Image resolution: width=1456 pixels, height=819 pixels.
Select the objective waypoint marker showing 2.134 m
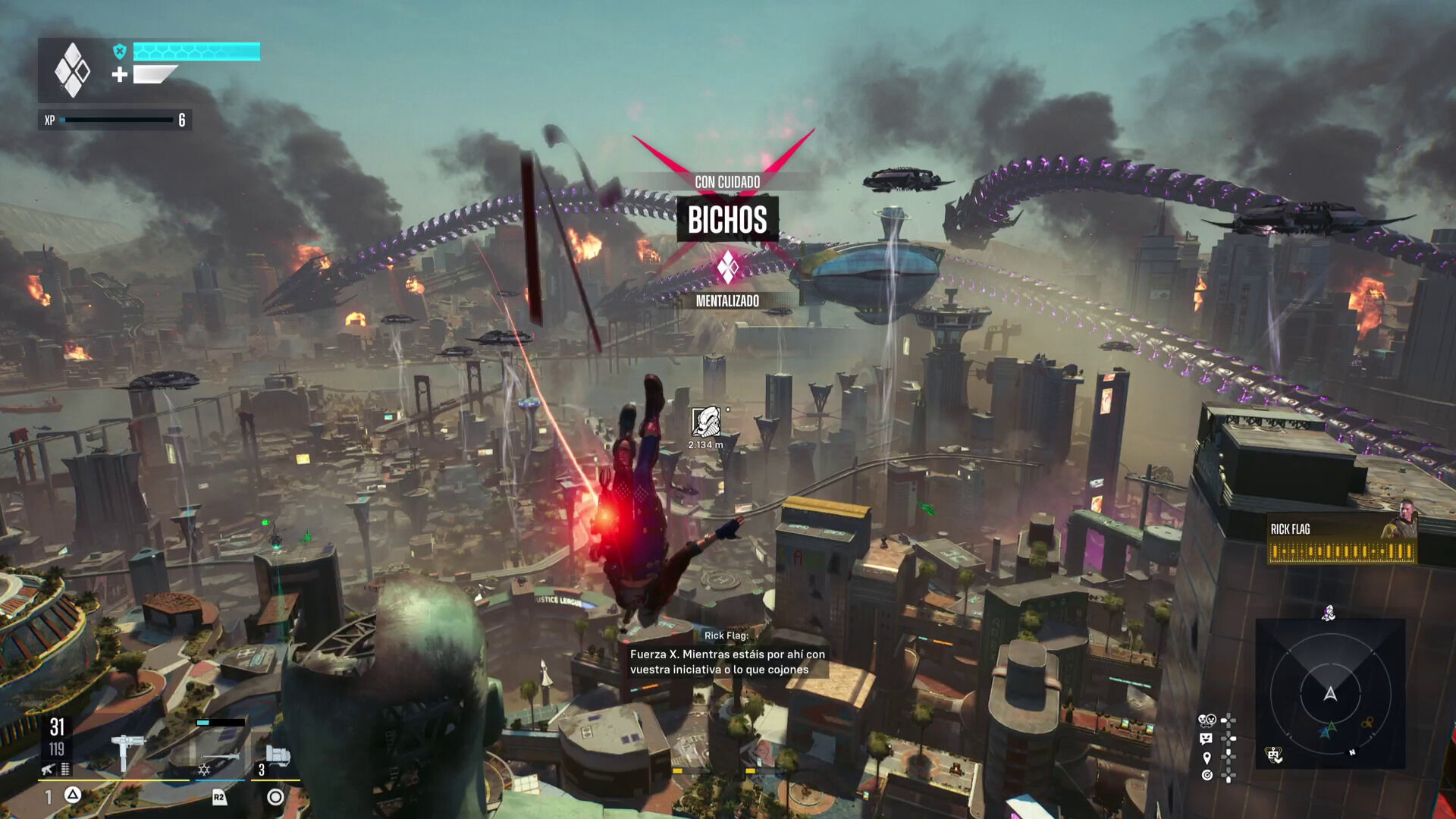[x=705, y=422]
